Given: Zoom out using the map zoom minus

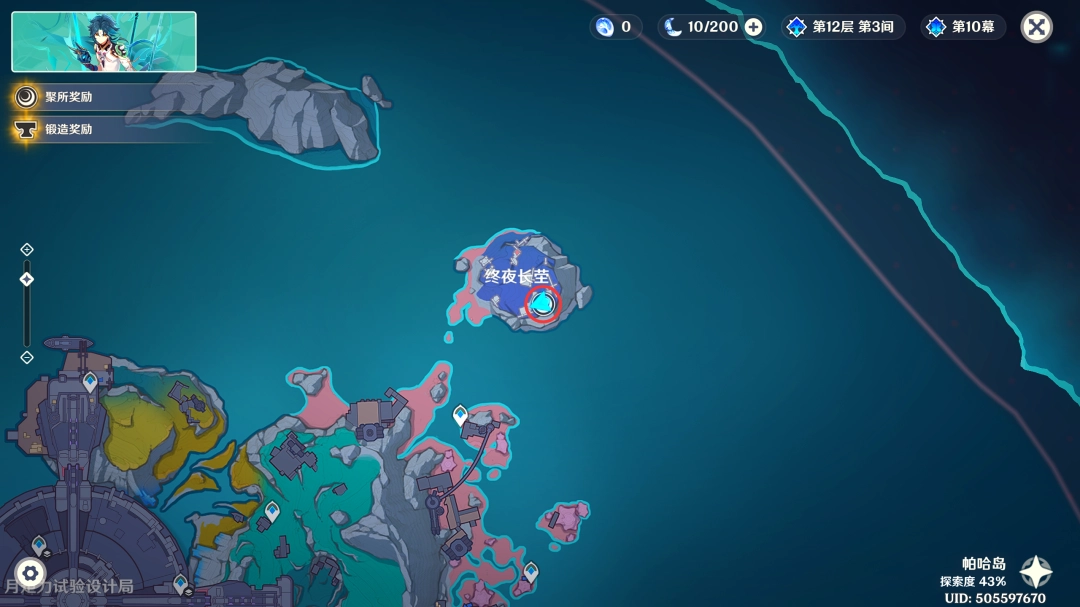Looking at the screenshot, I should pos(27,357).
